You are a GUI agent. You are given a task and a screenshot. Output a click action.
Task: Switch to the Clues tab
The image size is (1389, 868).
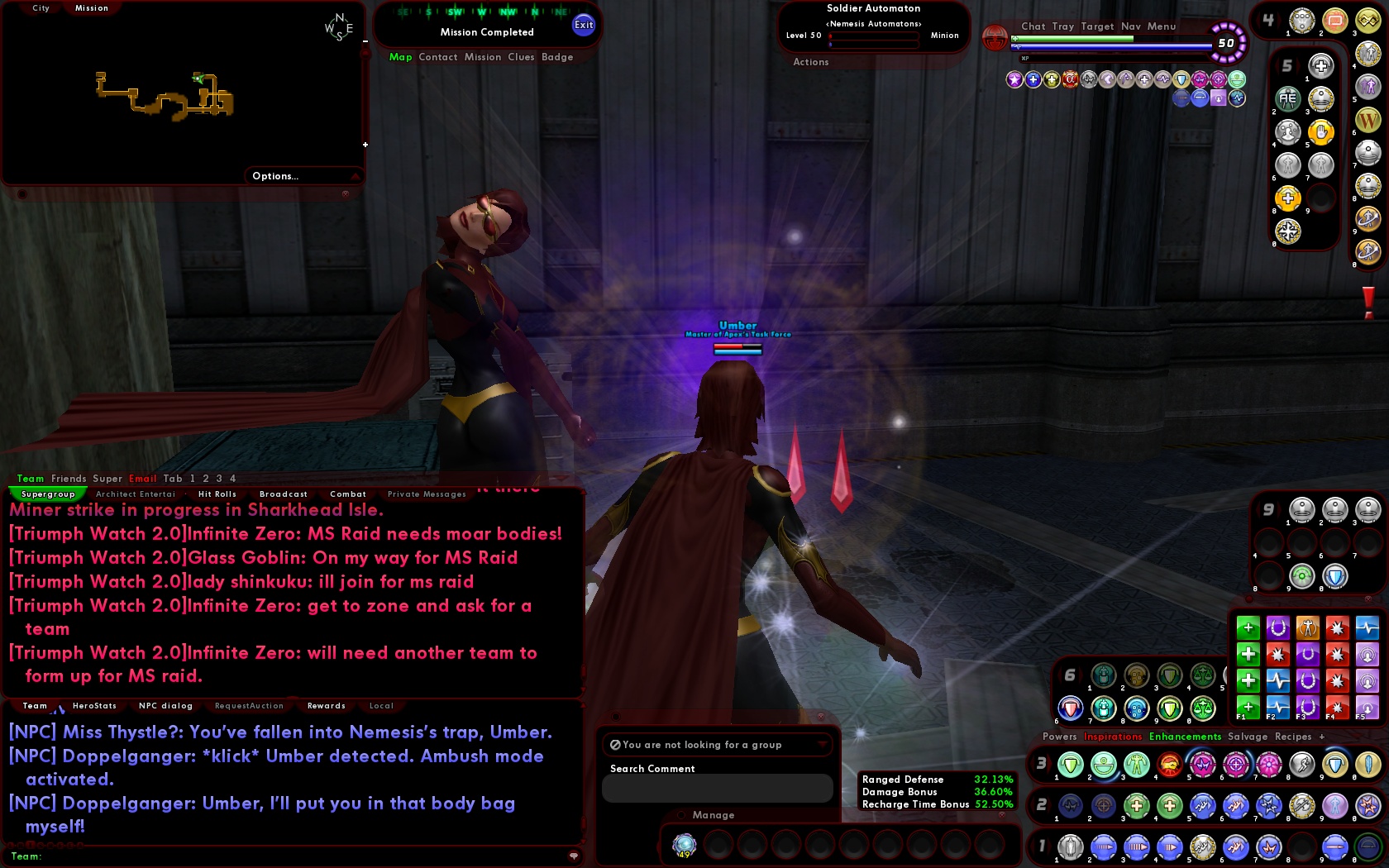tap(521, 57)
